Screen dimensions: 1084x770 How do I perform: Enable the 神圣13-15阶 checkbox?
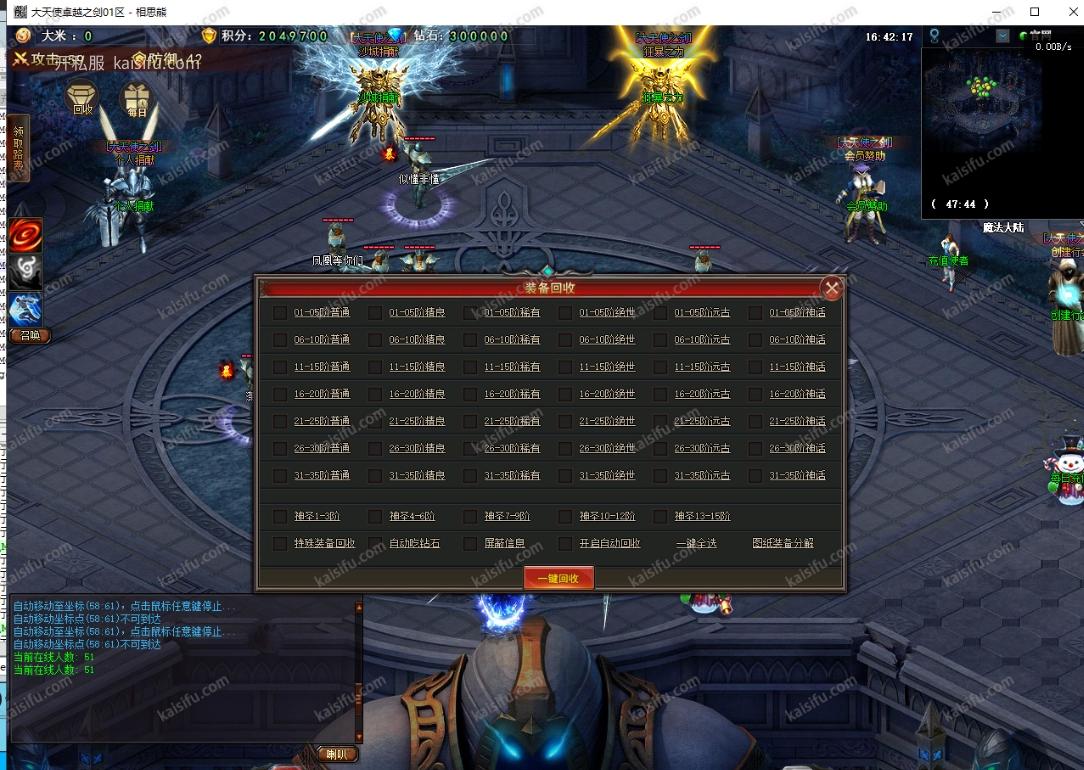660,517
